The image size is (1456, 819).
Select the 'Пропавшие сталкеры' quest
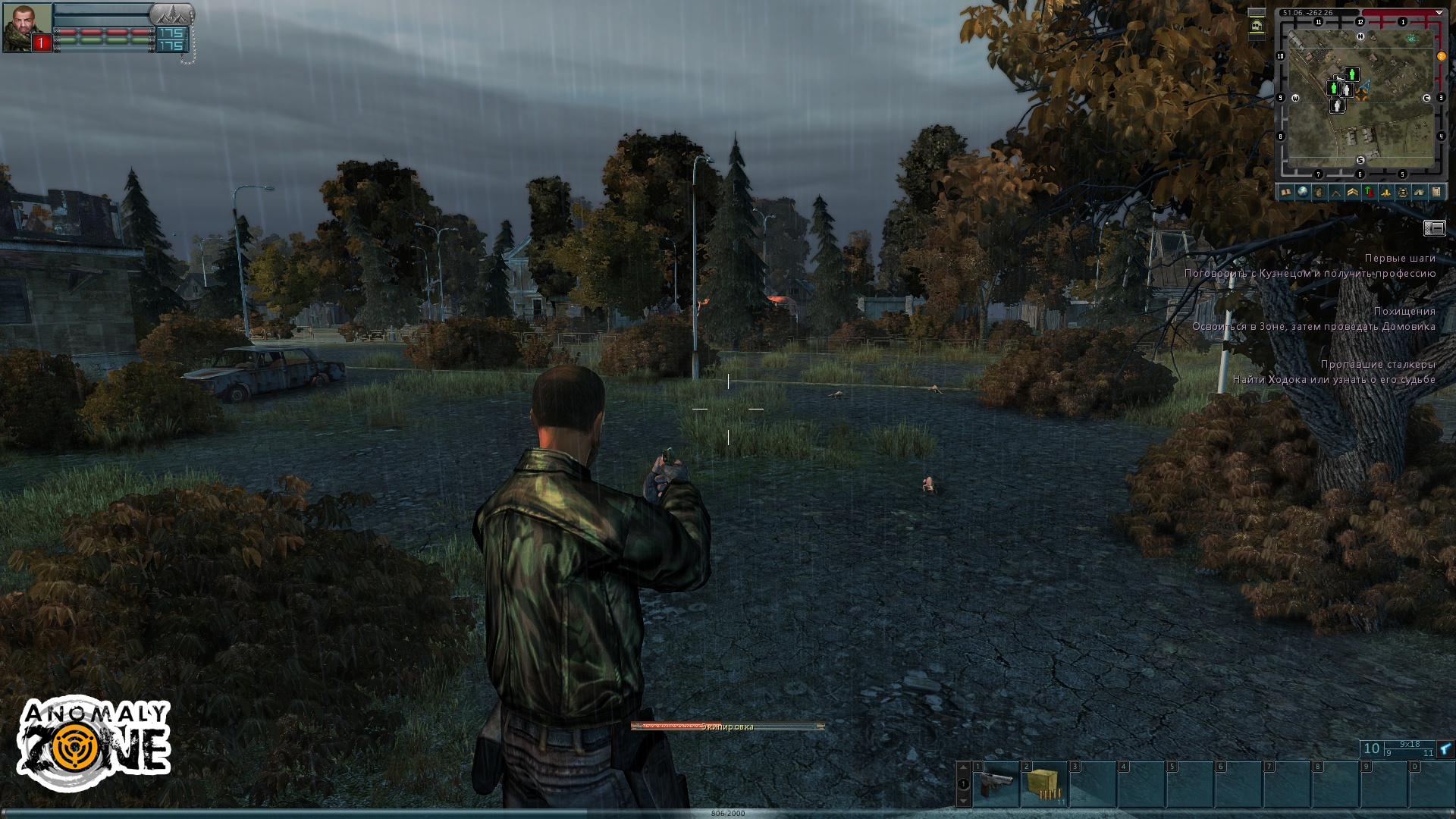(1377, 365)
